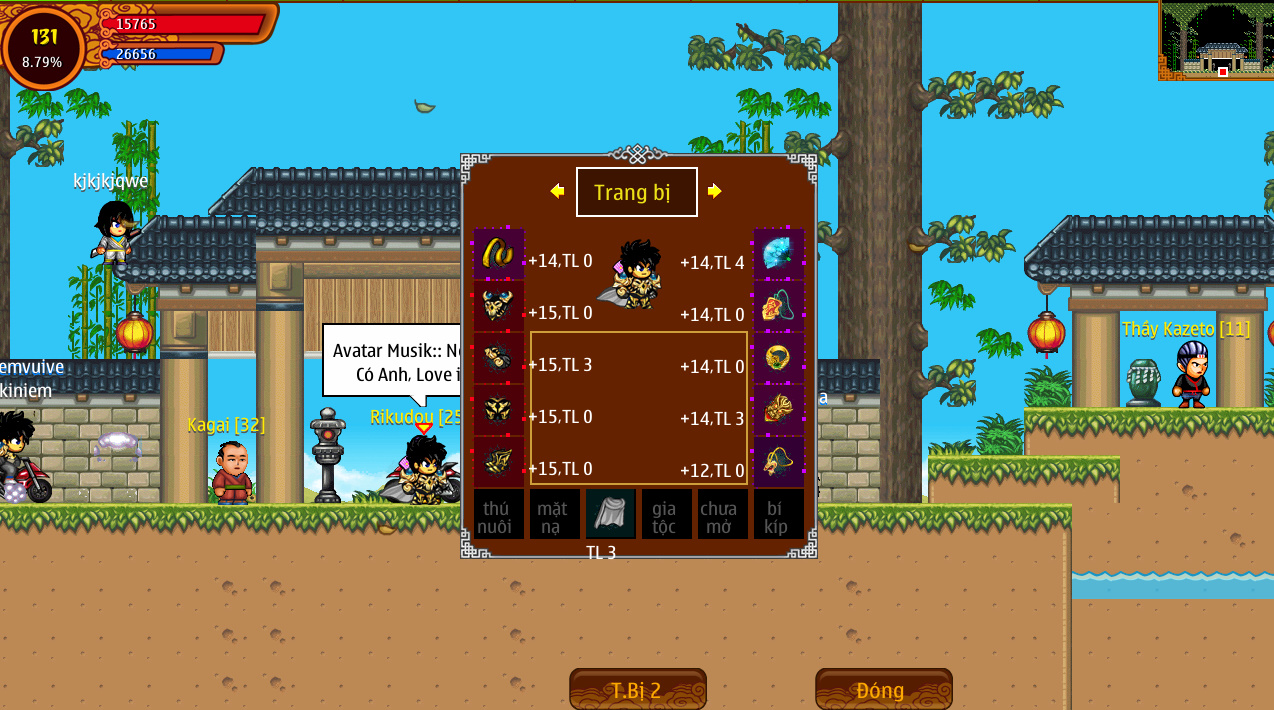Go to previous panel with left arrow
The image size is (1274, 710).
pyautogui.click(x=557, y=191)
